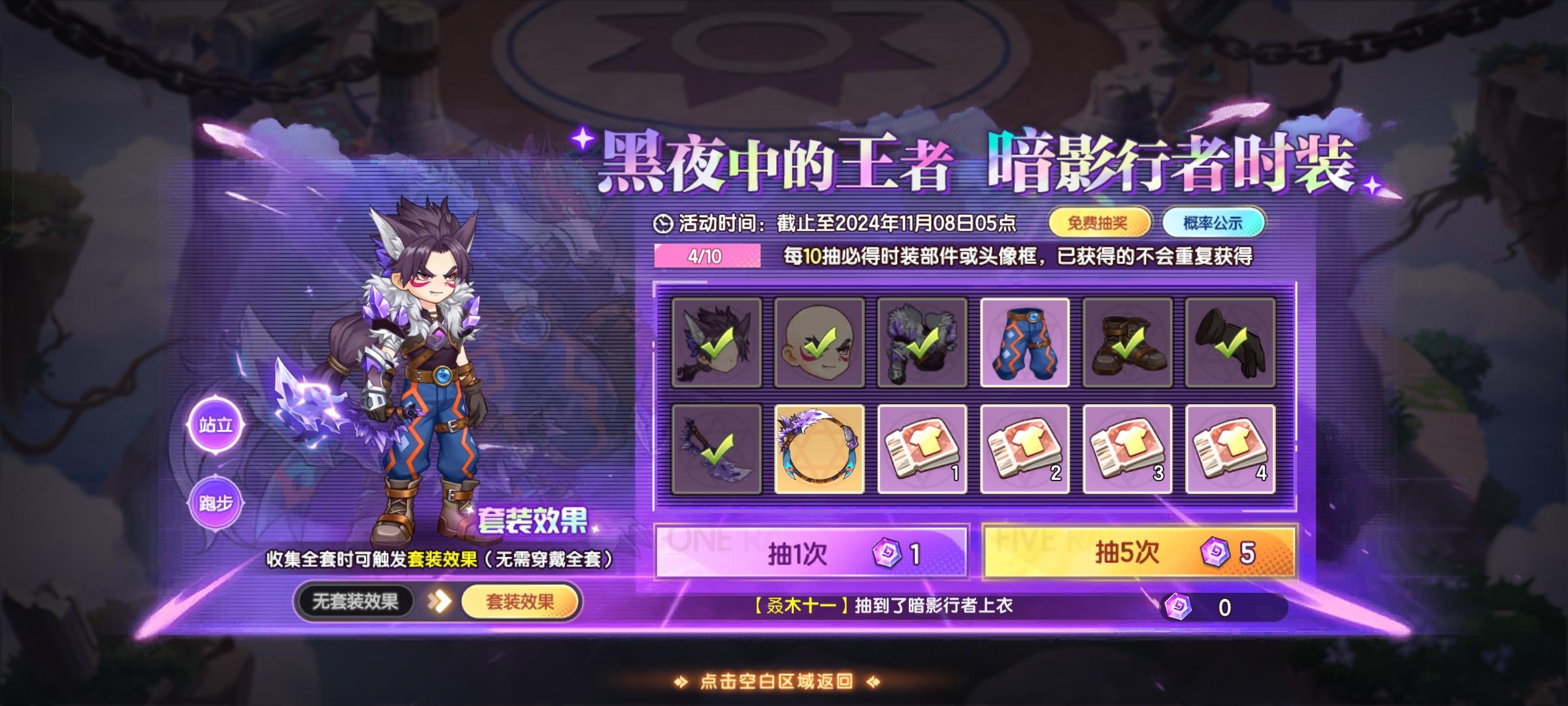Image resolution: width=1568 pixels, height=706 pixels.
Task: Select the blue pants item icon
Action: click(1025, 343)
